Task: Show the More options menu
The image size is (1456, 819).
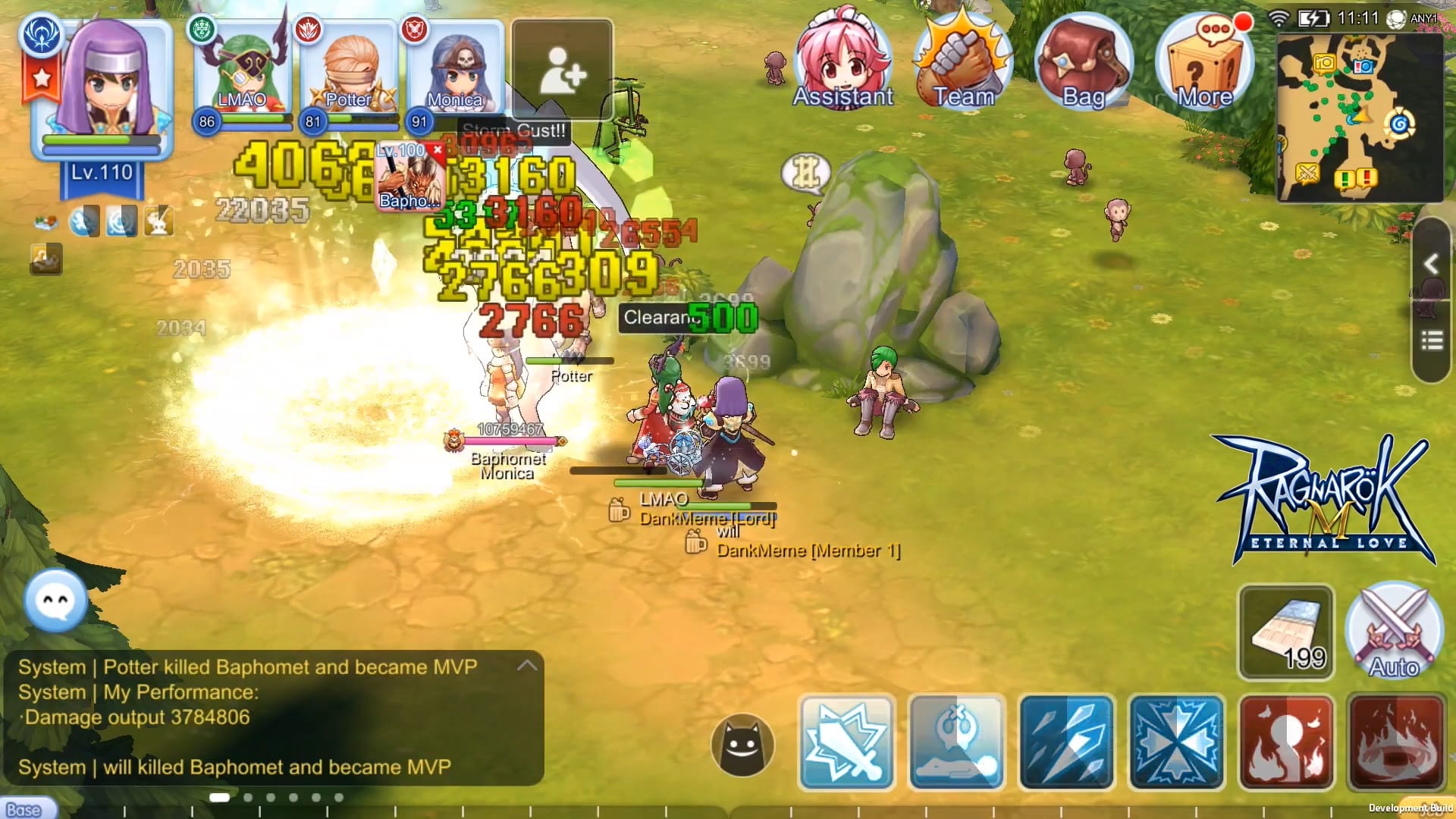Action: click(x=1204, y=62)
